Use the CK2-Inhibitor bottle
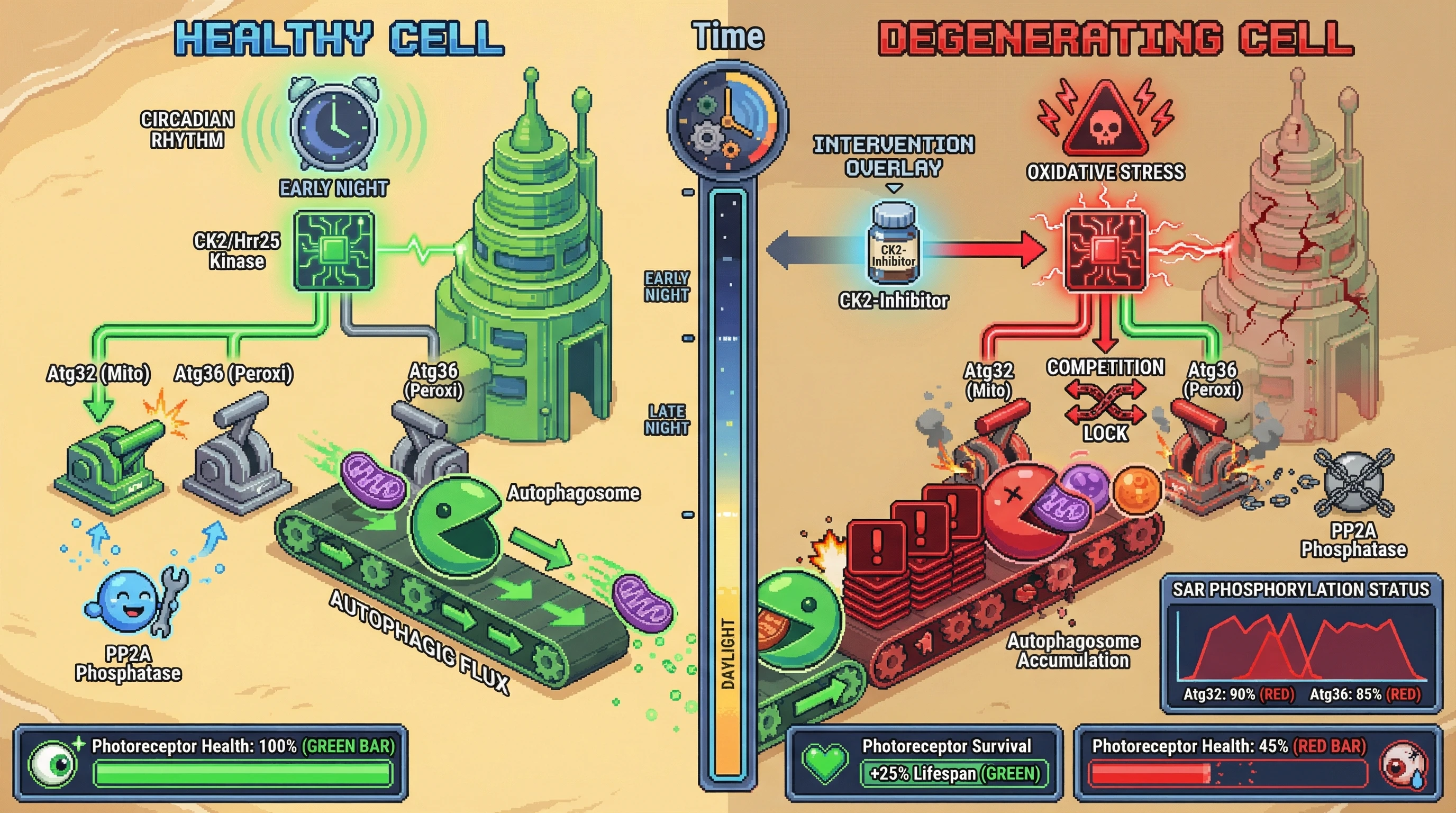This screenshot has height=813, width=1456. point(893,244)
